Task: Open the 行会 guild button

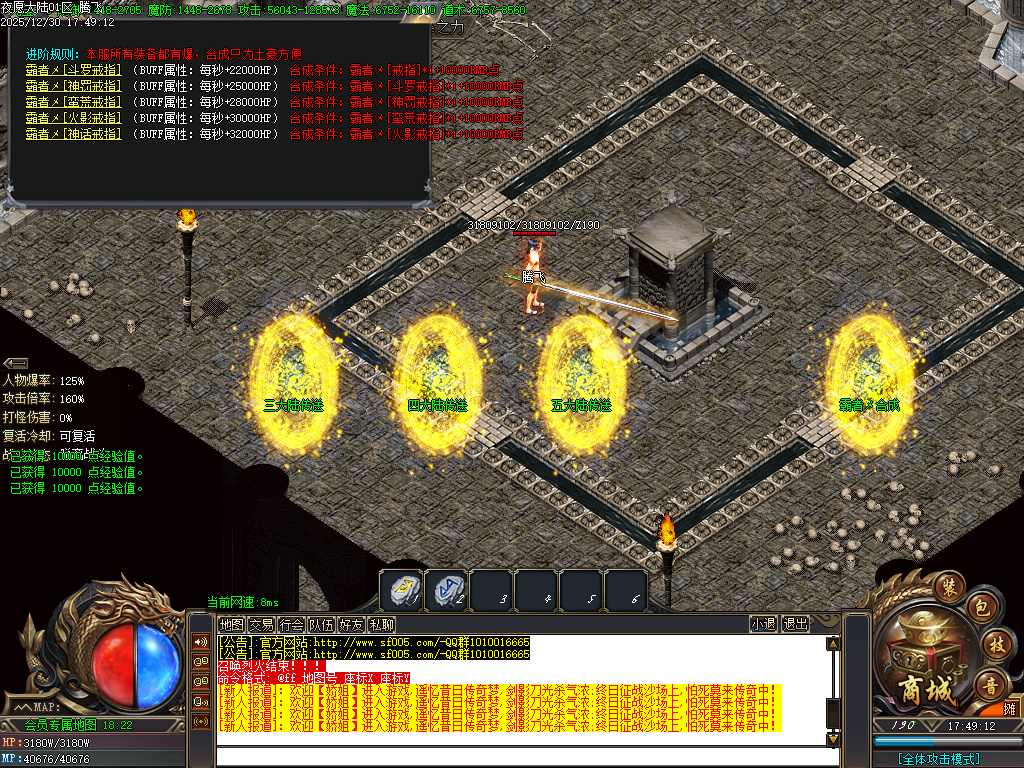Action: [x=292, y=624]
